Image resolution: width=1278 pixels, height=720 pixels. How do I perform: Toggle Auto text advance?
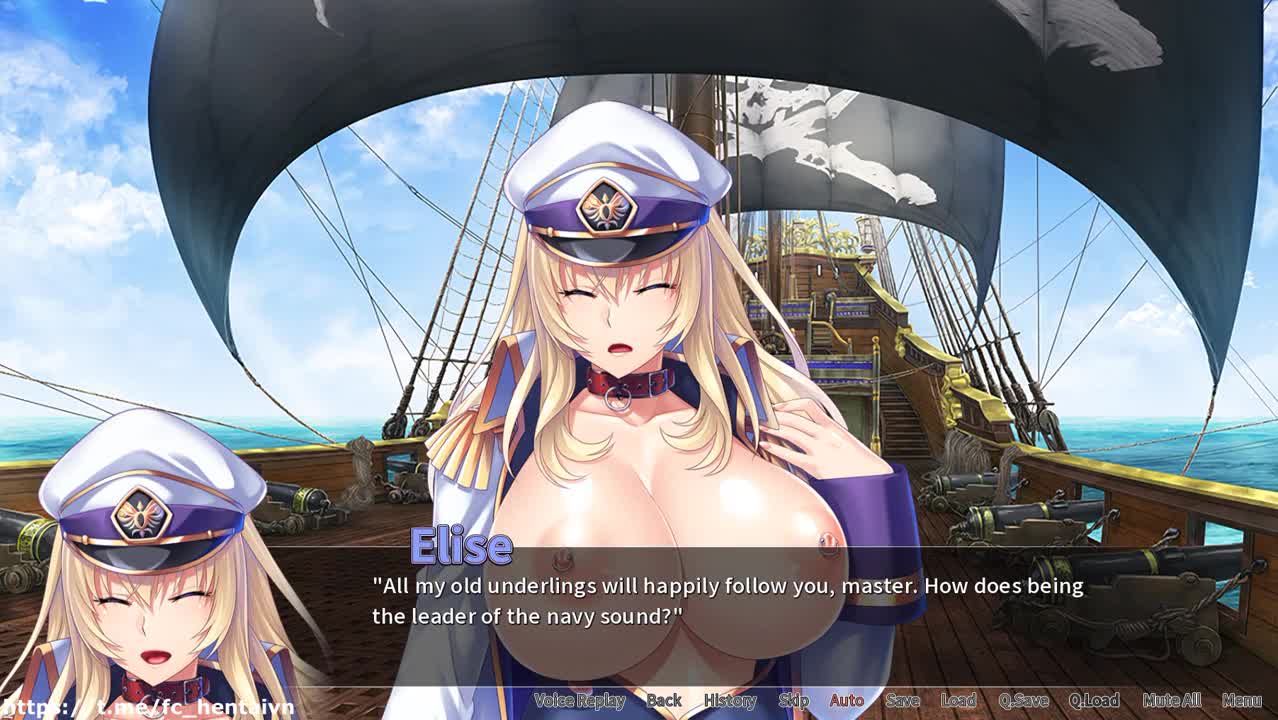846,700
